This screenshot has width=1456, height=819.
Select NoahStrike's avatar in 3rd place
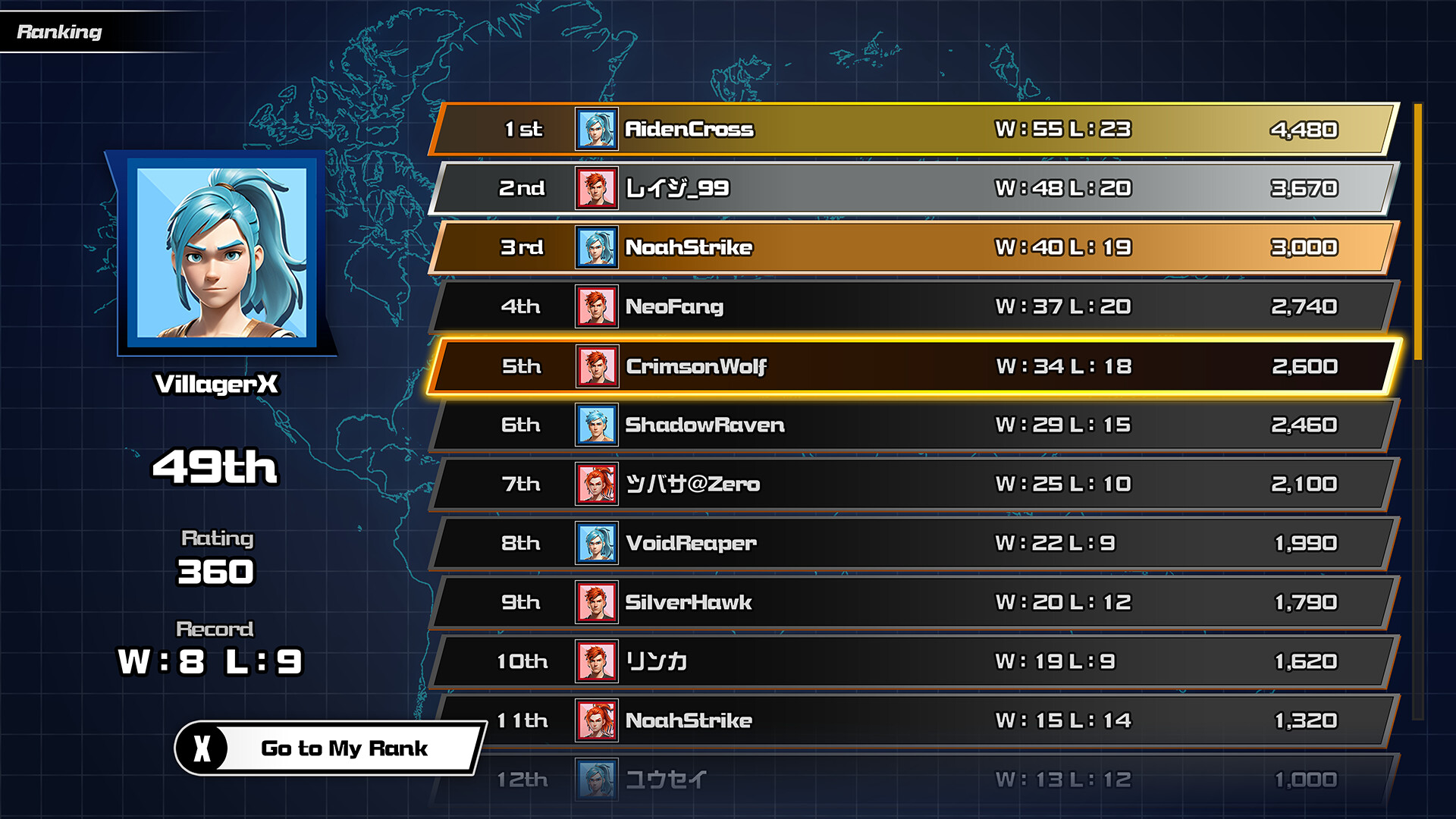click(598, 247)
